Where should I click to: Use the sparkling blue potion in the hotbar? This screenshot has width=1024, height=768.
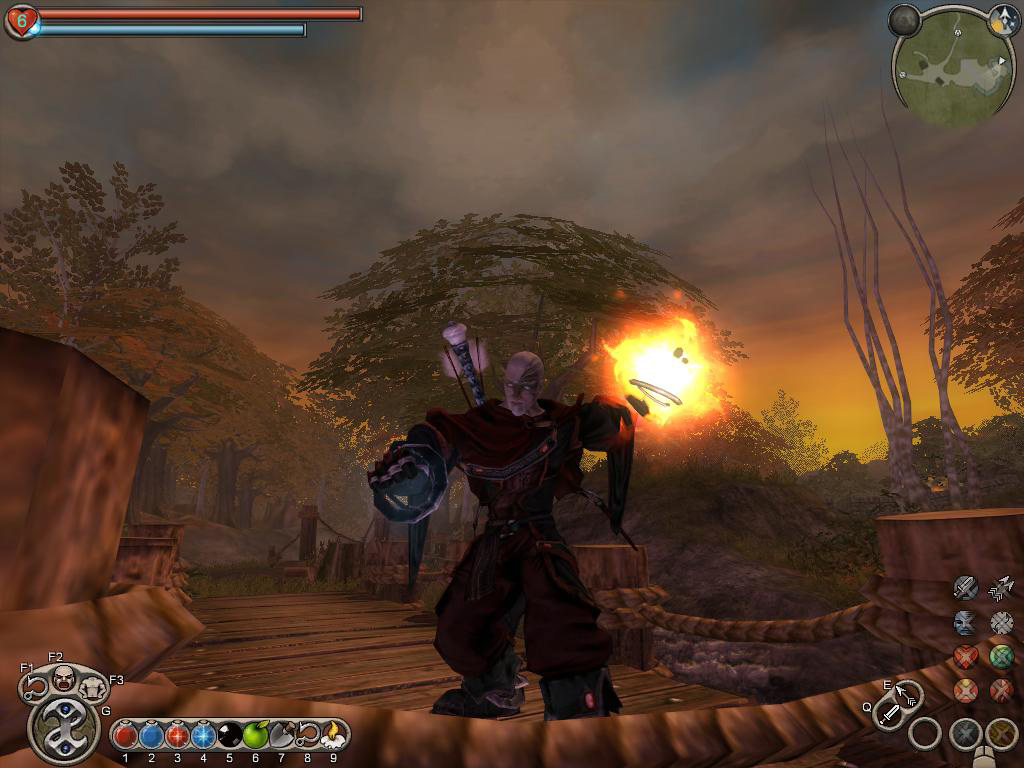(203, 735)
